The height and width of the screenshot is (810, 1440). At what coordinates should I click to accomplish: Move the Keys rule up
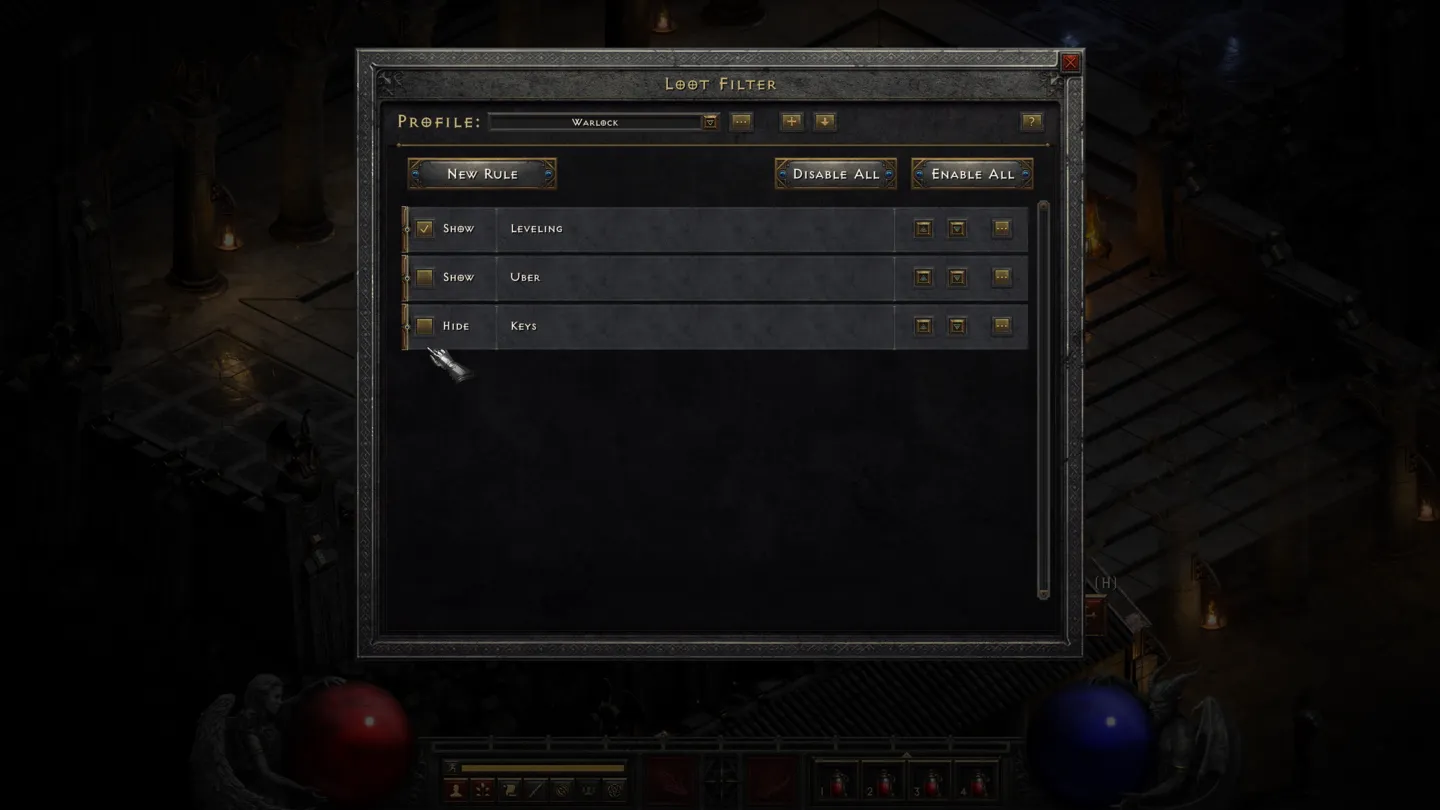point(921,325)
